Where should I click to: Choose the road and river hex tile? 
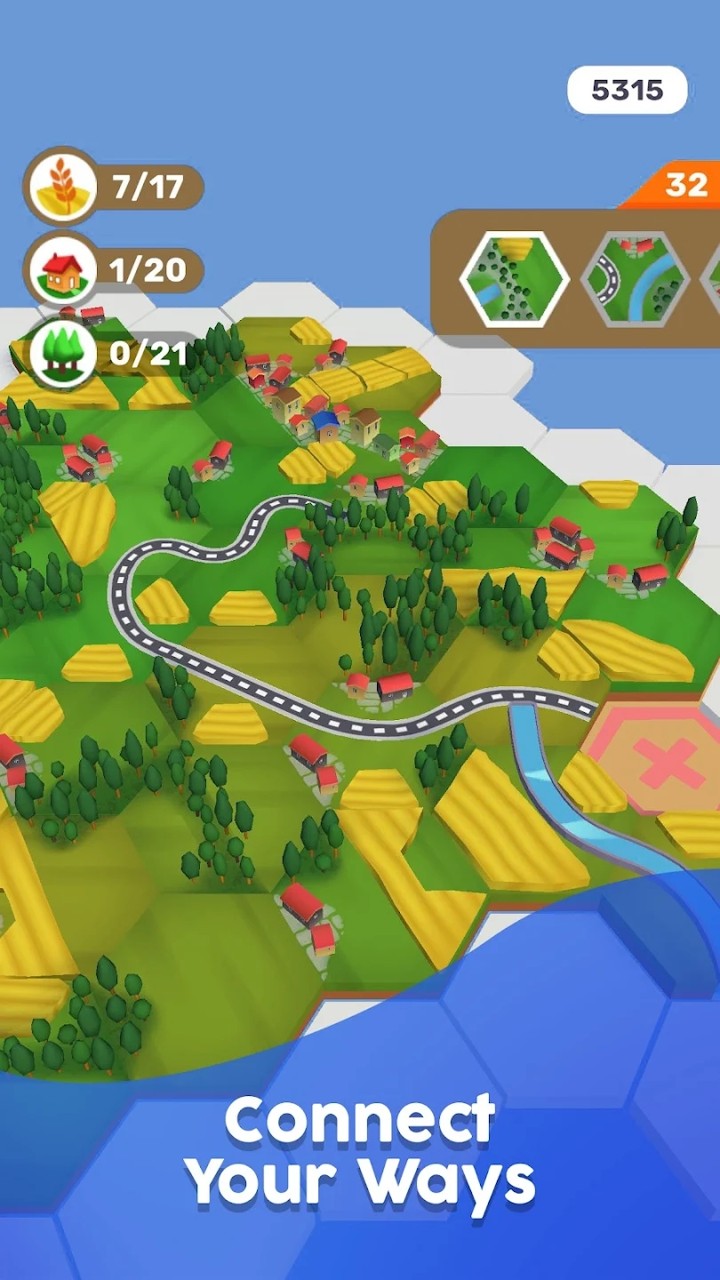click(635, 279)
